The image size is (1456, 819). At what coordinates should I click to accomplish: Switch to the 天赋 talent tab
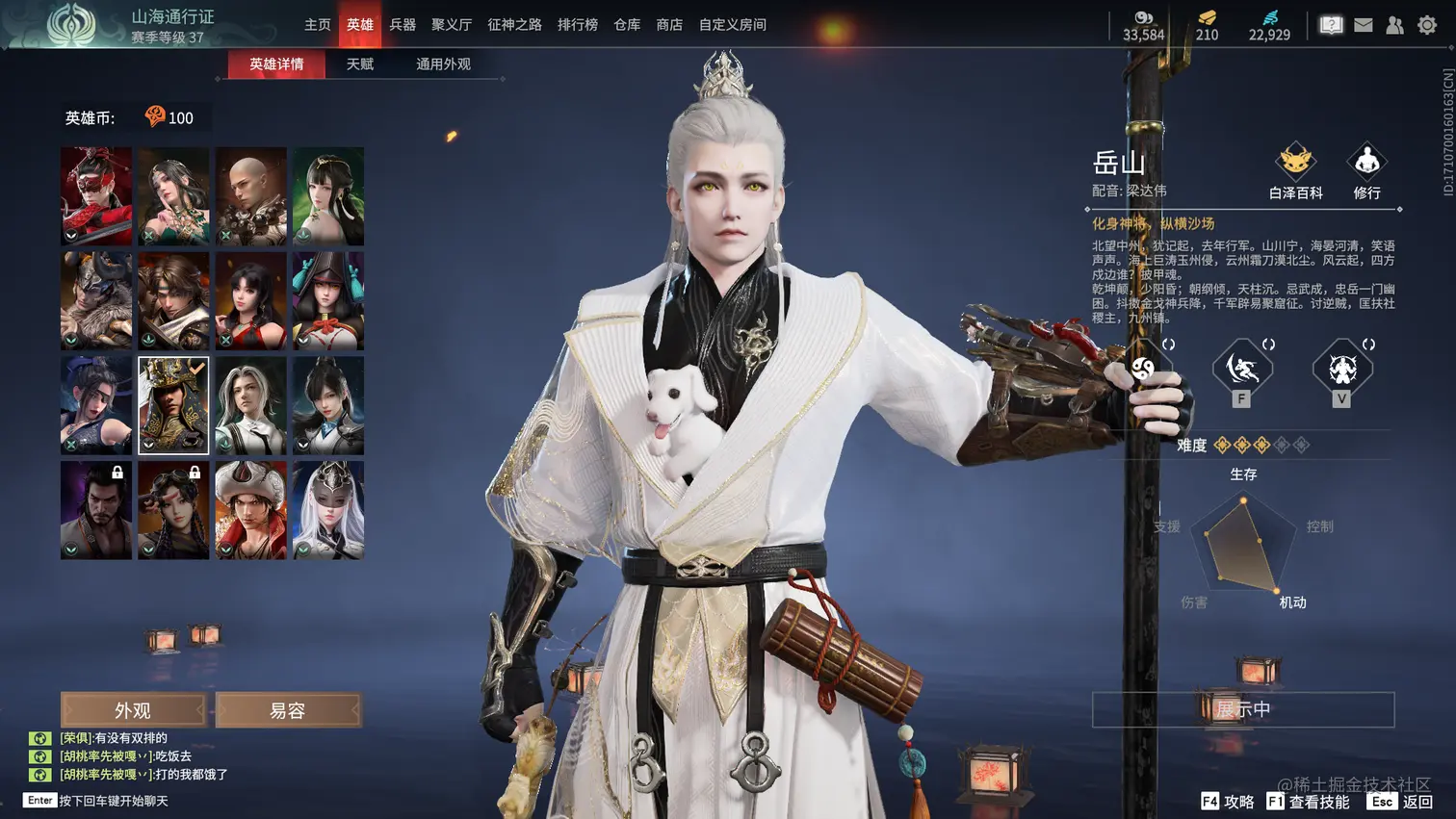coord(360,64)
